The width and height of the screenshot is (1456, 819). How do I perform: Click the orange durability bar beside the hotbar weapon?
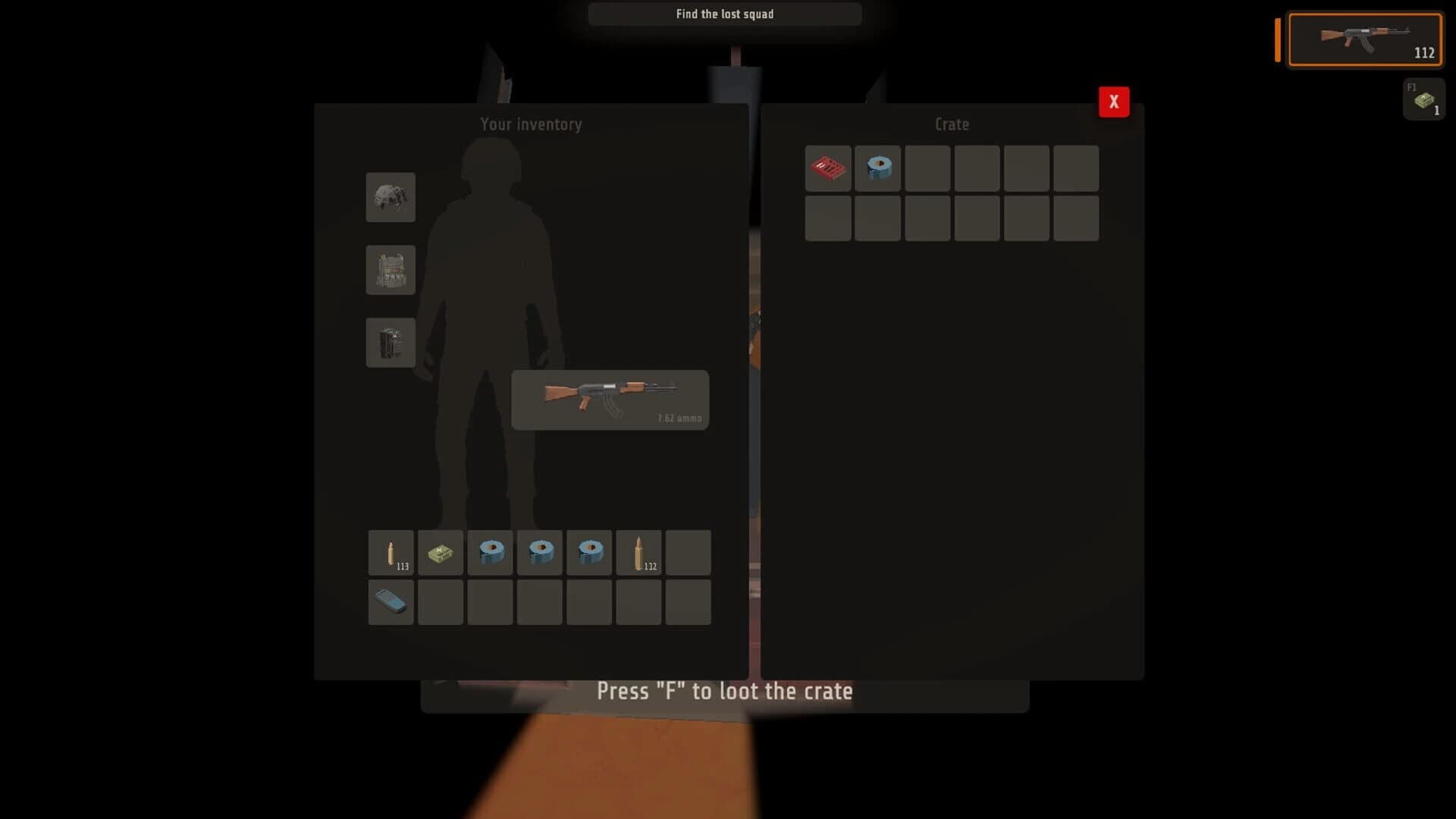coord(1277,39)
